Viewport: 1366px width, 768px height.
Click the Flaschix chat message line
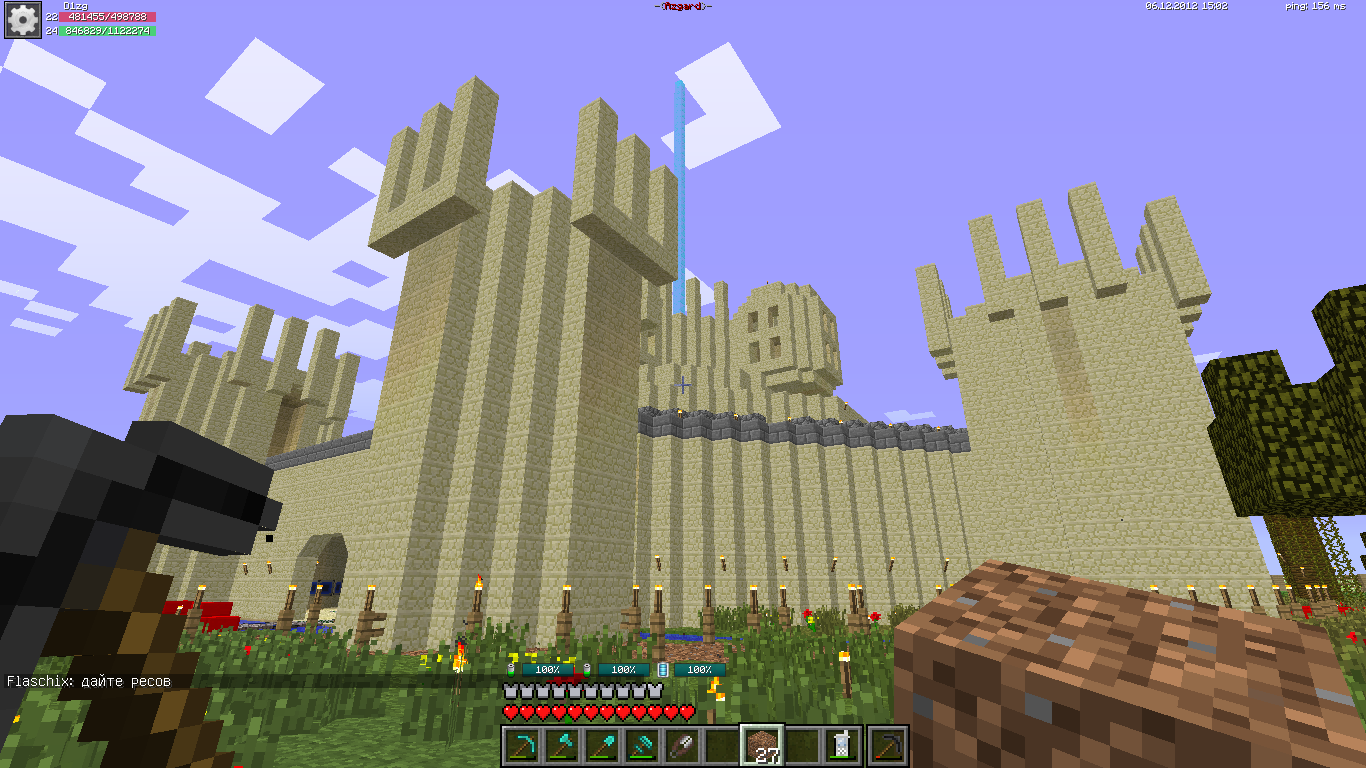point(89,681)
